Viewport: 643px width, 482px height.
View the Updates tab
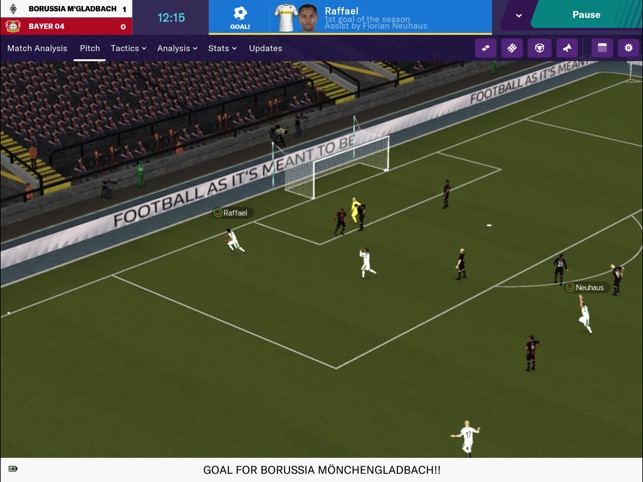[265, 48]
